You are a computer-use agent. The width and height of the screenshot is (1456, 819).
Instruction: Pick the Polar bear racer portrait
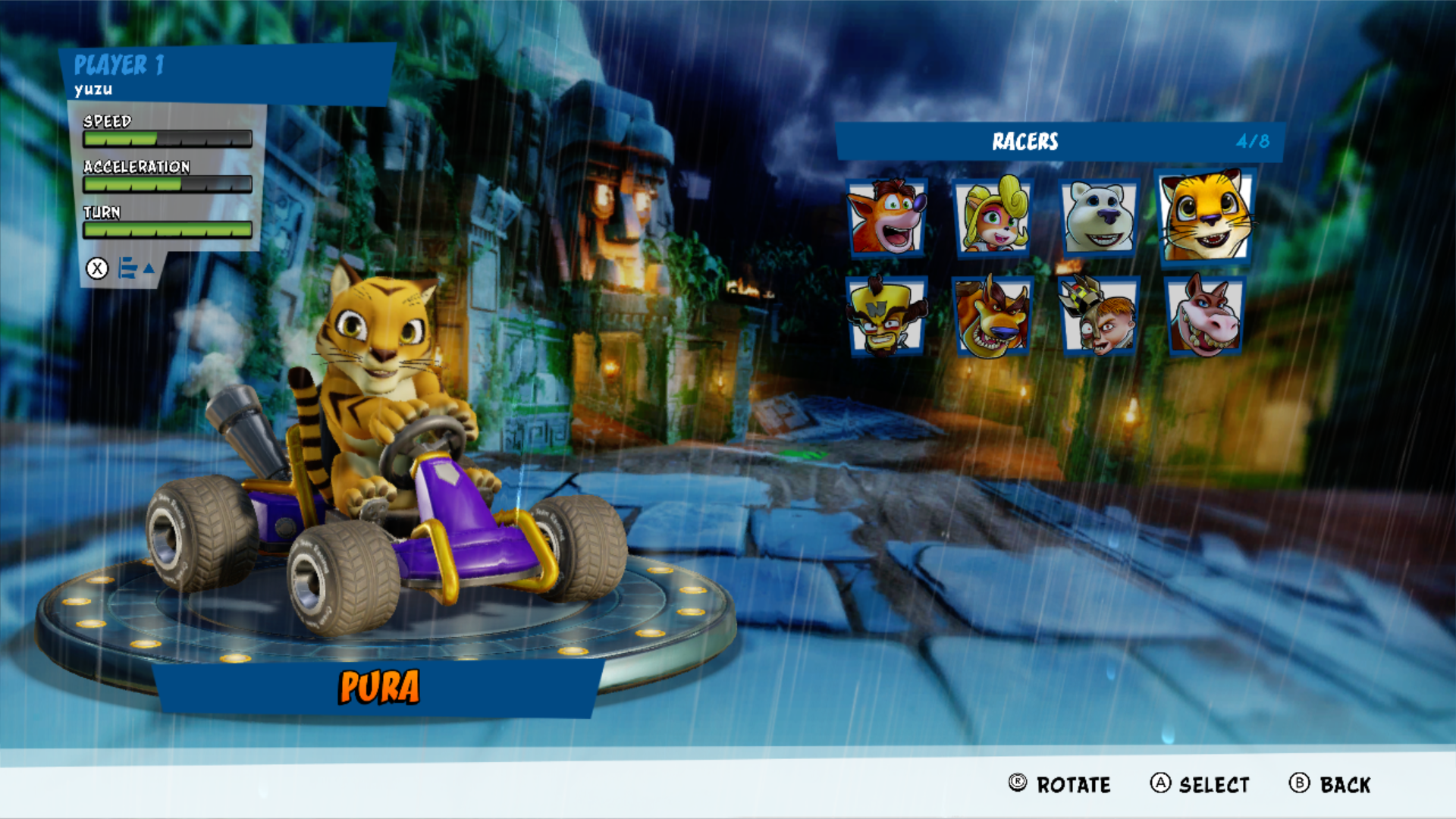[1099, 218]
